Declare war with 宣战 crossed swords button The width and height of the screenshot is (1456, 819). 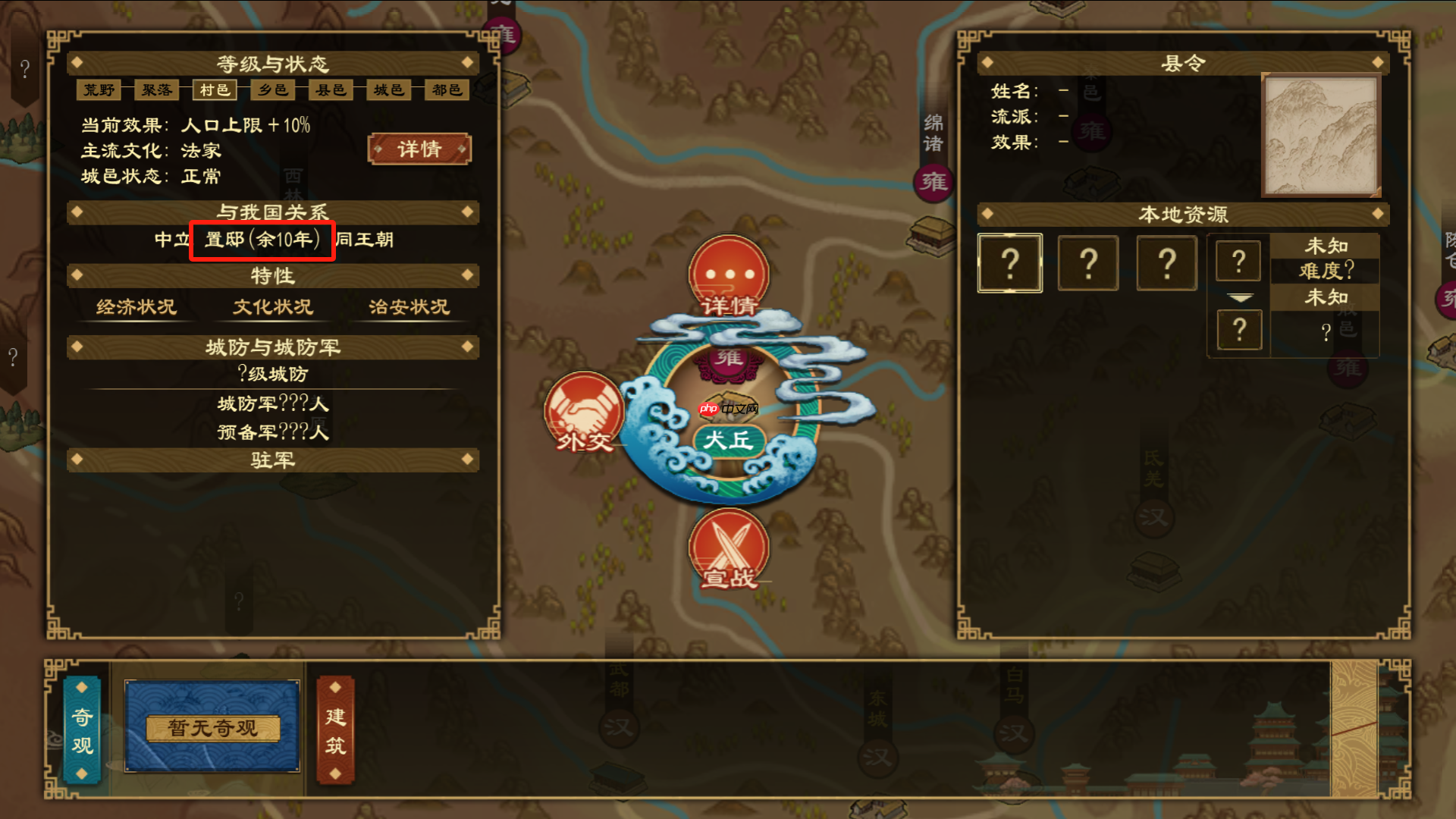tap(729, 549)
